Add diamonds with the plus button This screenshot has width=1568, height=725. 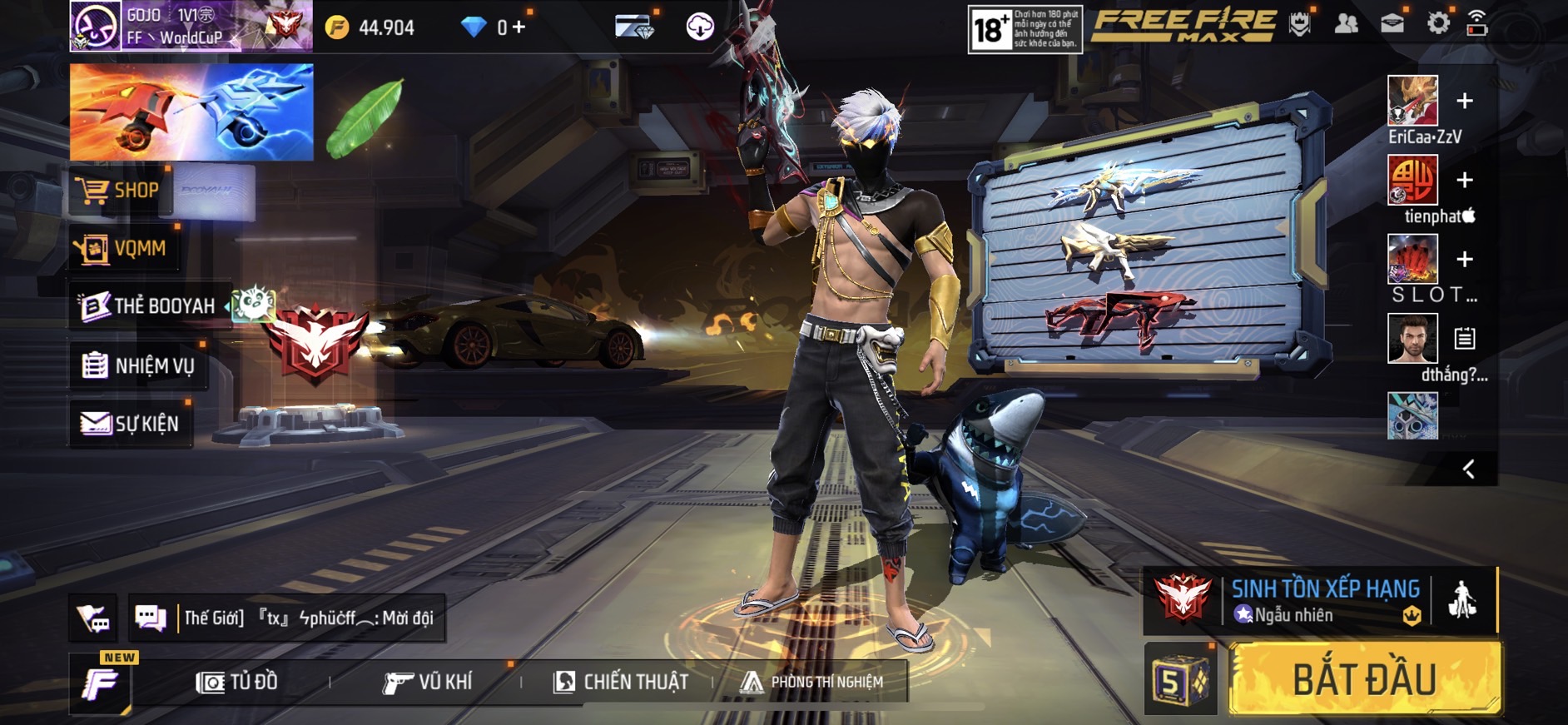tap(519, 27)
